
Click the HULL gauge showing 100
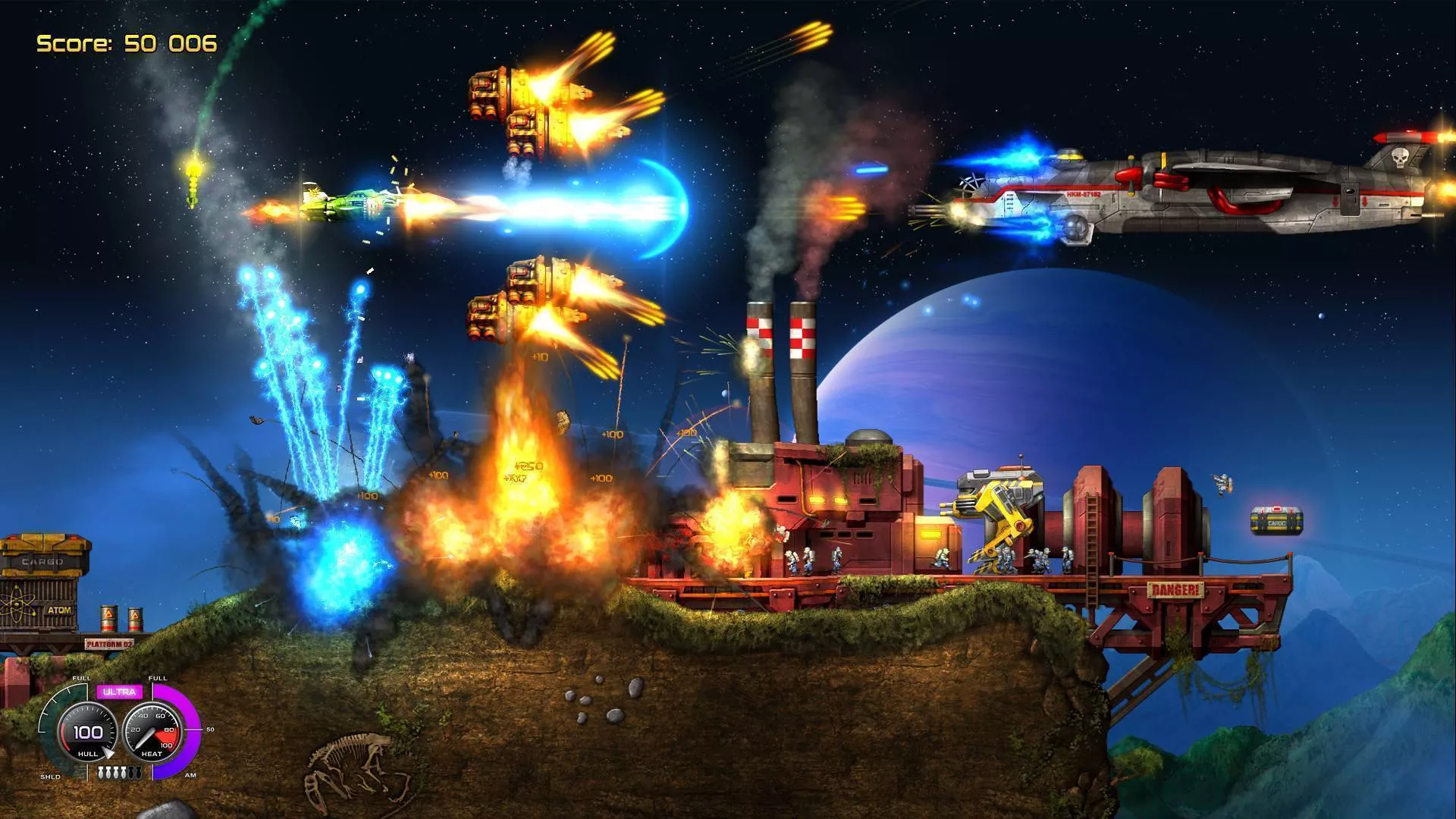tap(87, 732)
